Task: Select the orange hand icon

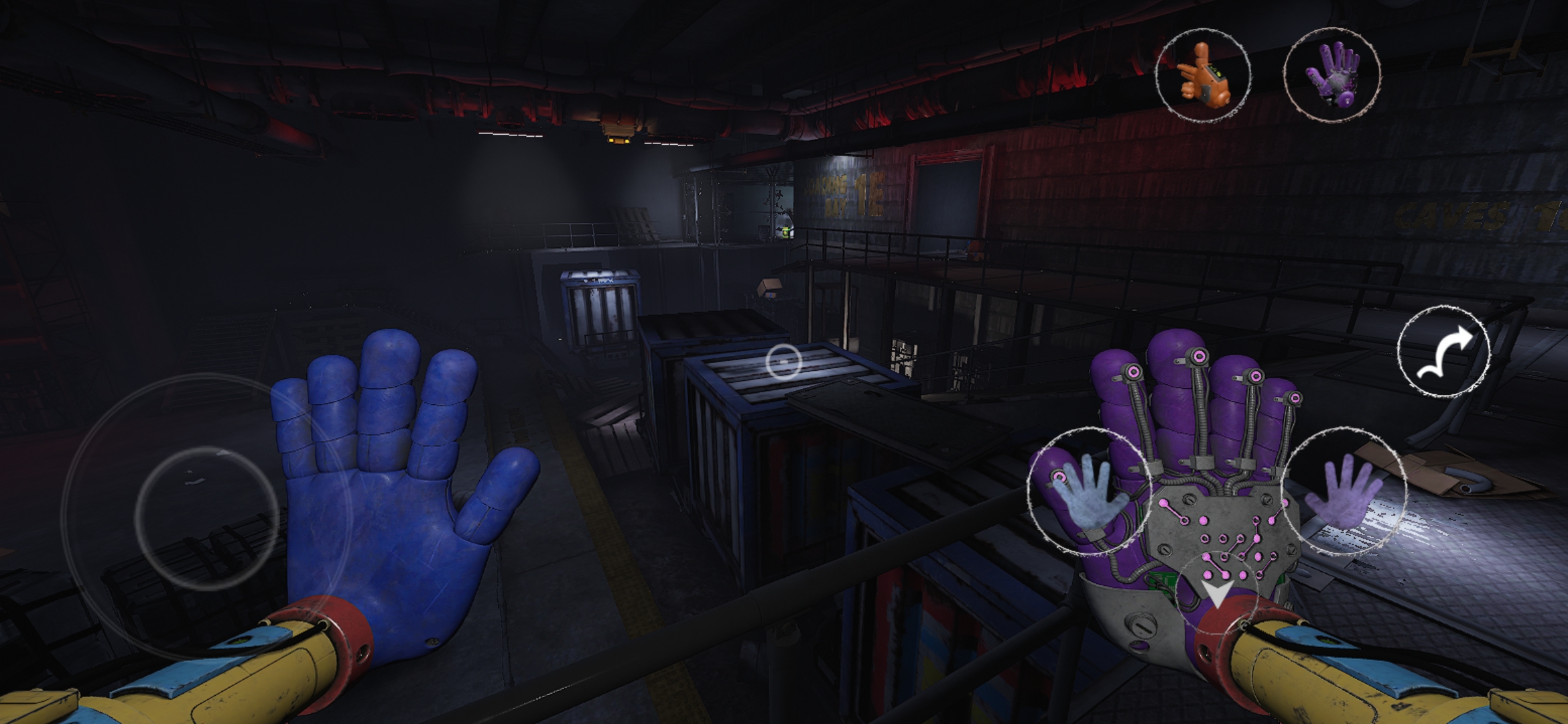Action: tap(1203, 75)
